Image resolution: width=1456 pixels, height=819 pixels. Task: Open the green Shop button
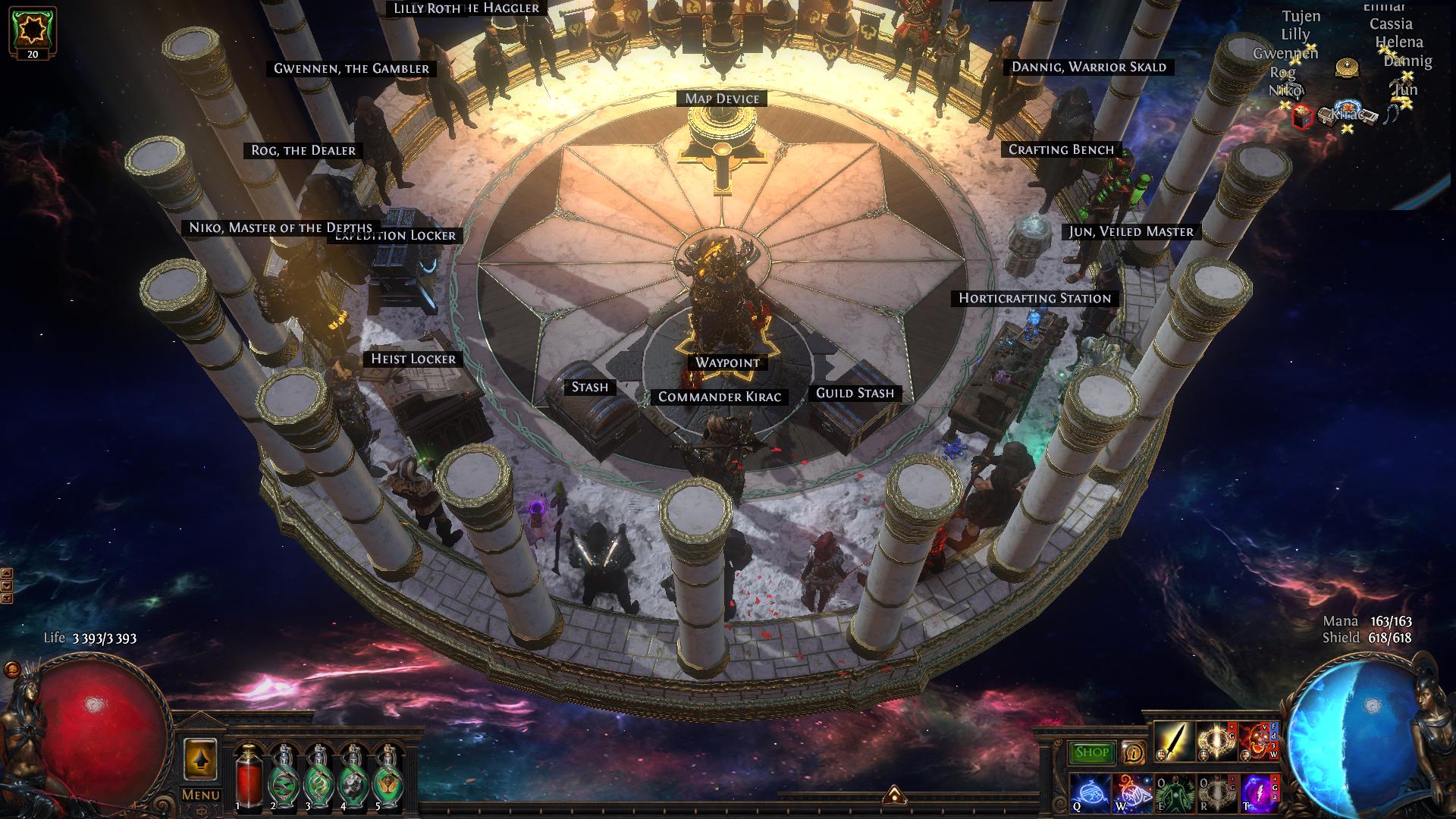[1092, 752]
